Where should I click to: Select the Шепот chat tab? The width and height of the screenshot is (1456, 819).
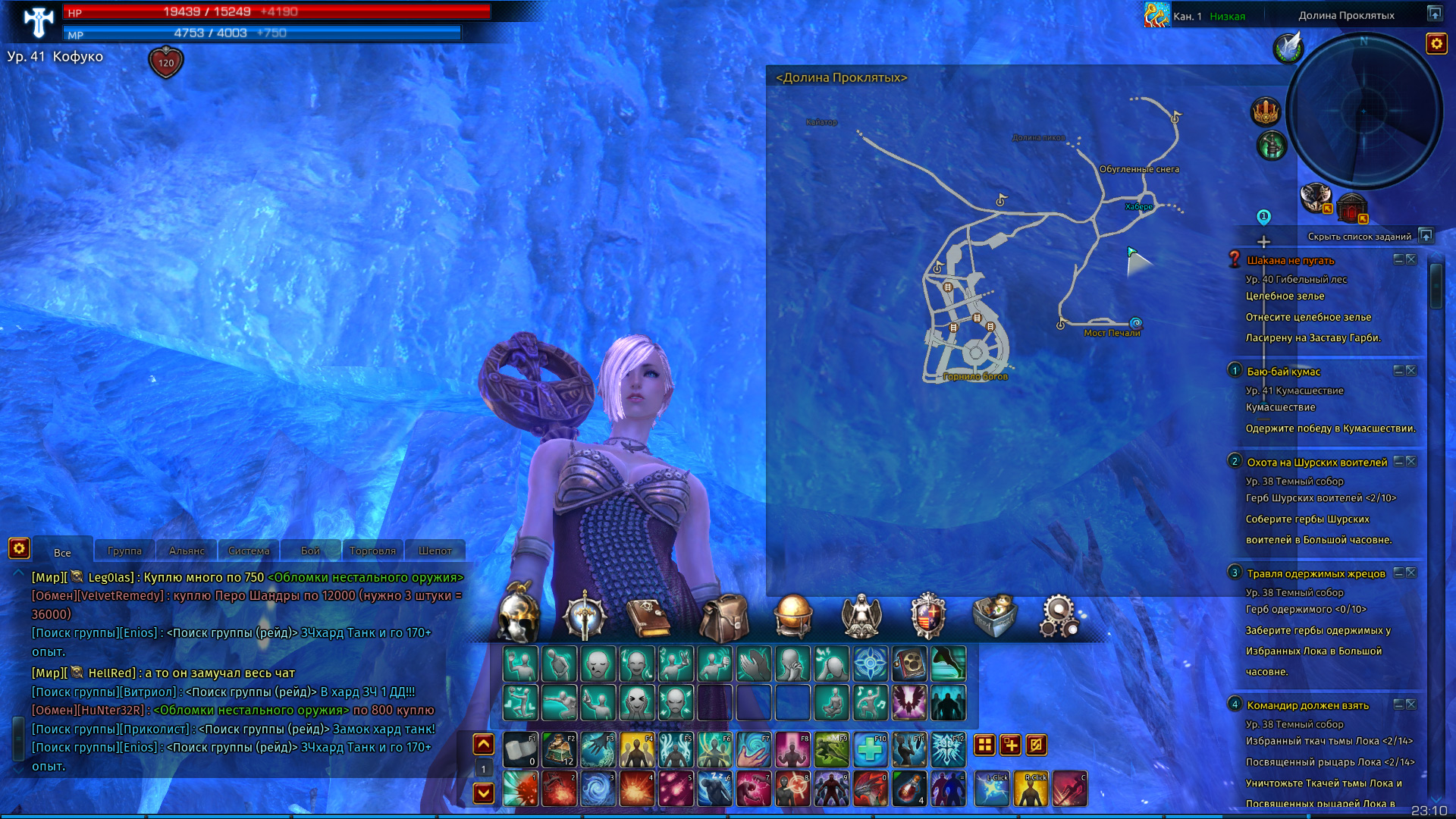[435, 551]
